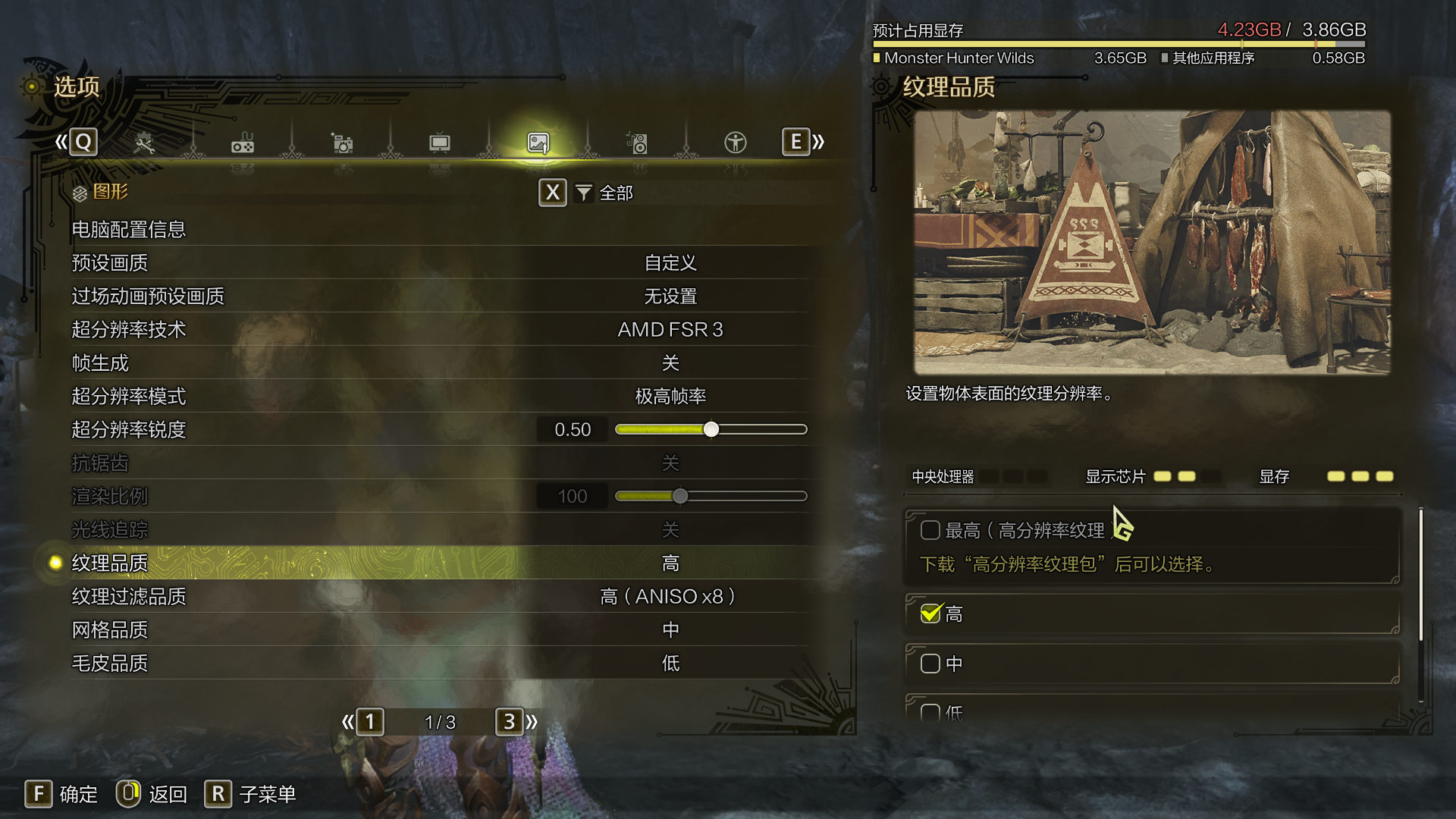Open the 过场动画预设画质 setting
This screenshot has width=1456, height=819.
[440, 296]
